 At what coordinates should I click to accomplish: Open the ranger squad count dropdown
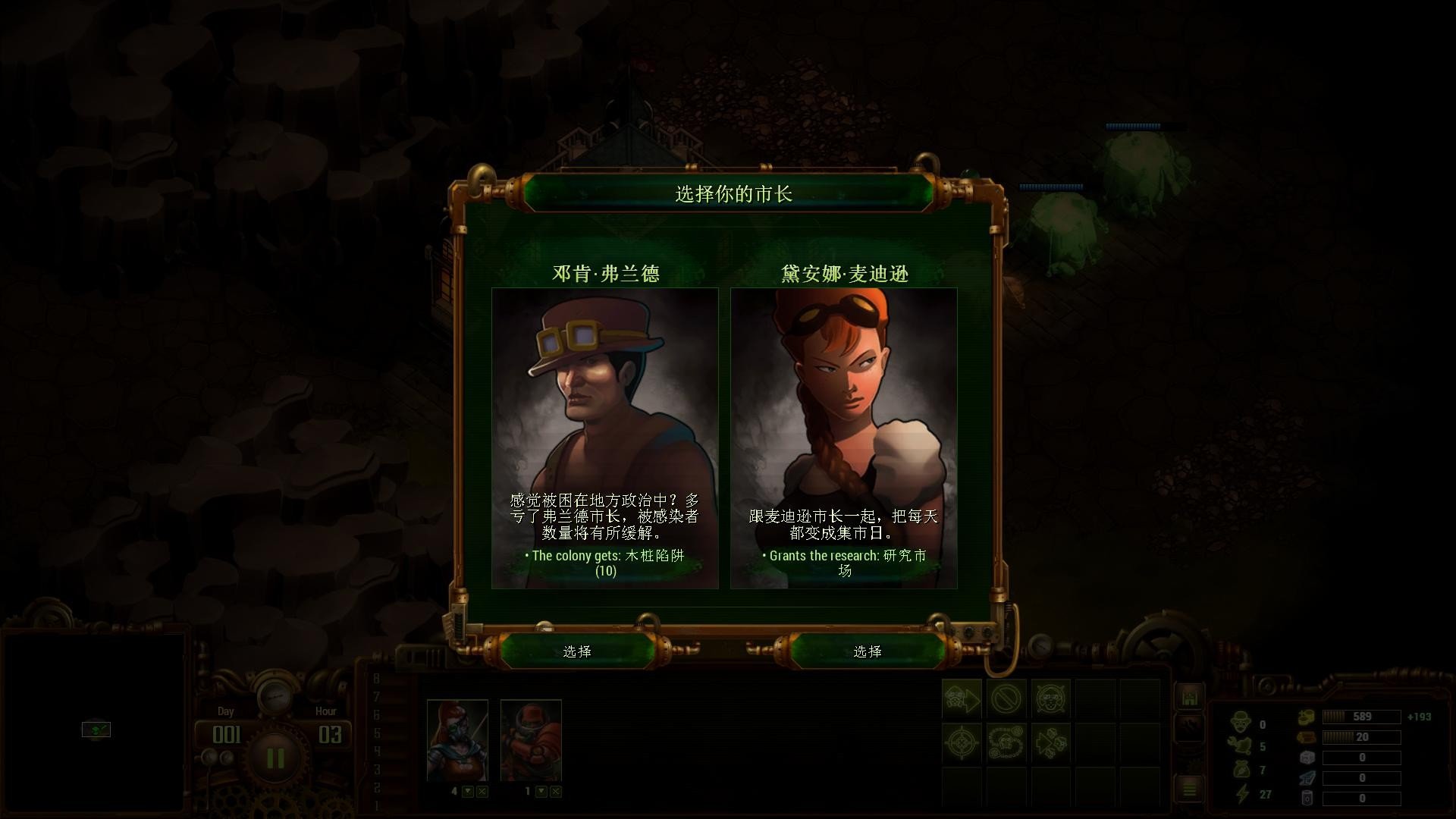[468, 791]
